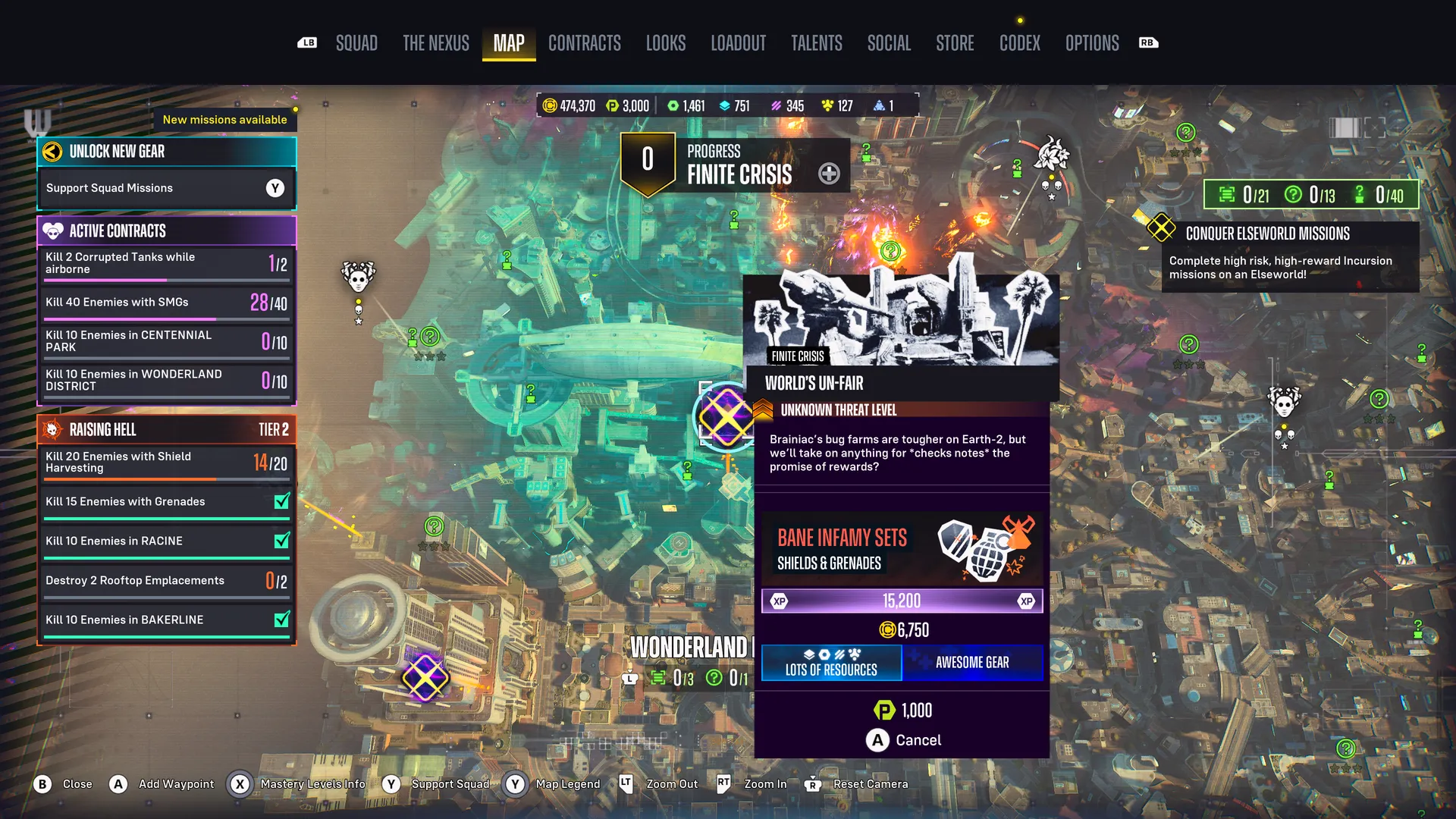Image resolution: width=1456 pixels, height=819 pixels.
Task: Expand Finite Crisis progress plus icon
Action: [829, 174]
